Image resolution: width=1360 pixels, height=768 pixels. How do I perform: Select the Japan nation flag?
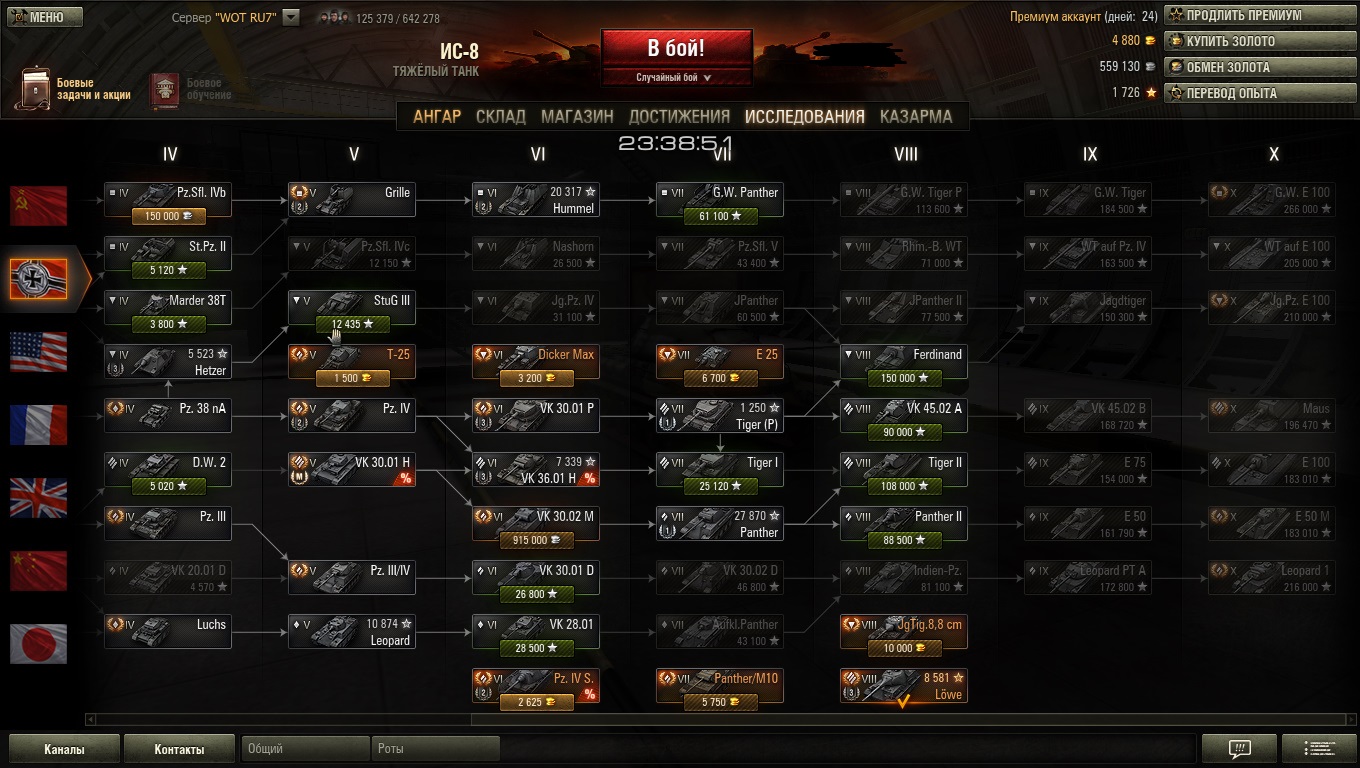pyautogui.click(x=39, y=643)
